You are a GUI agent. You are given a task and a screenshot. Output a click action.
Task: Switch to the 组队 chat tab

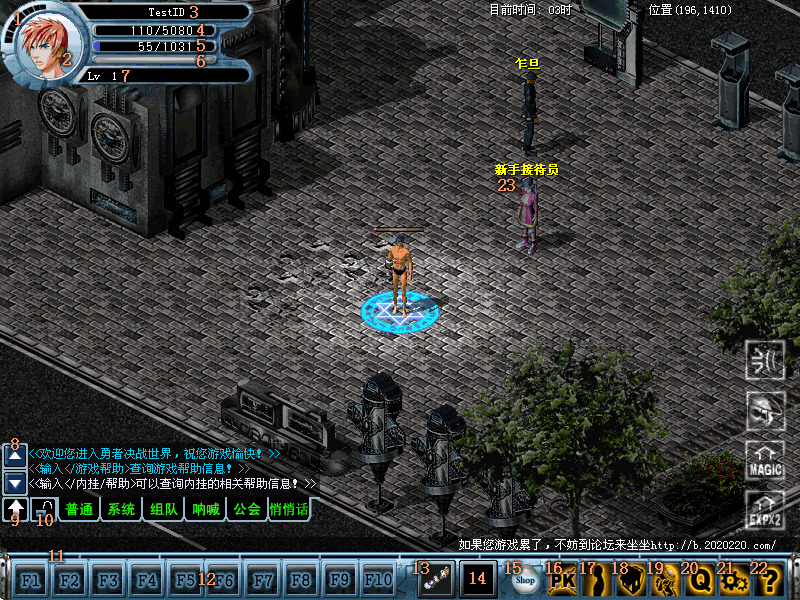pos(163,509)
